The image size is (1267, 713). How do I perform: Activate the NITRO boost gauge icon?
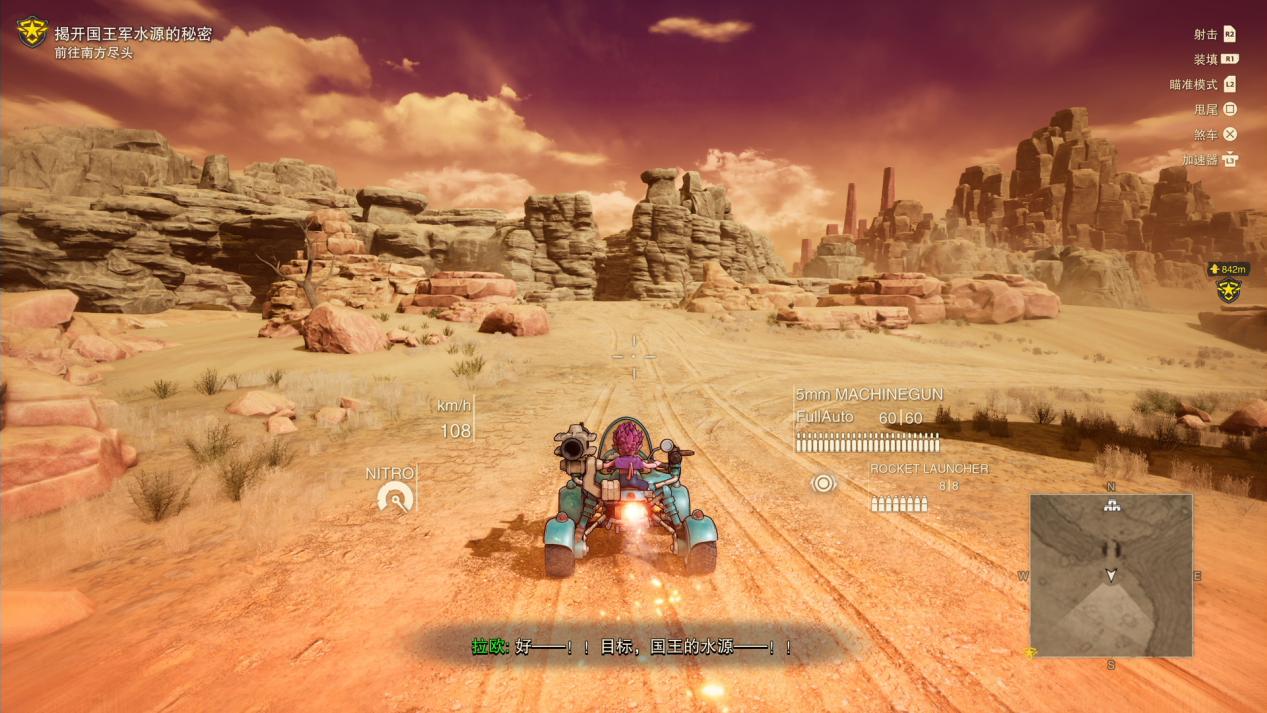click(x=395, y=497)
